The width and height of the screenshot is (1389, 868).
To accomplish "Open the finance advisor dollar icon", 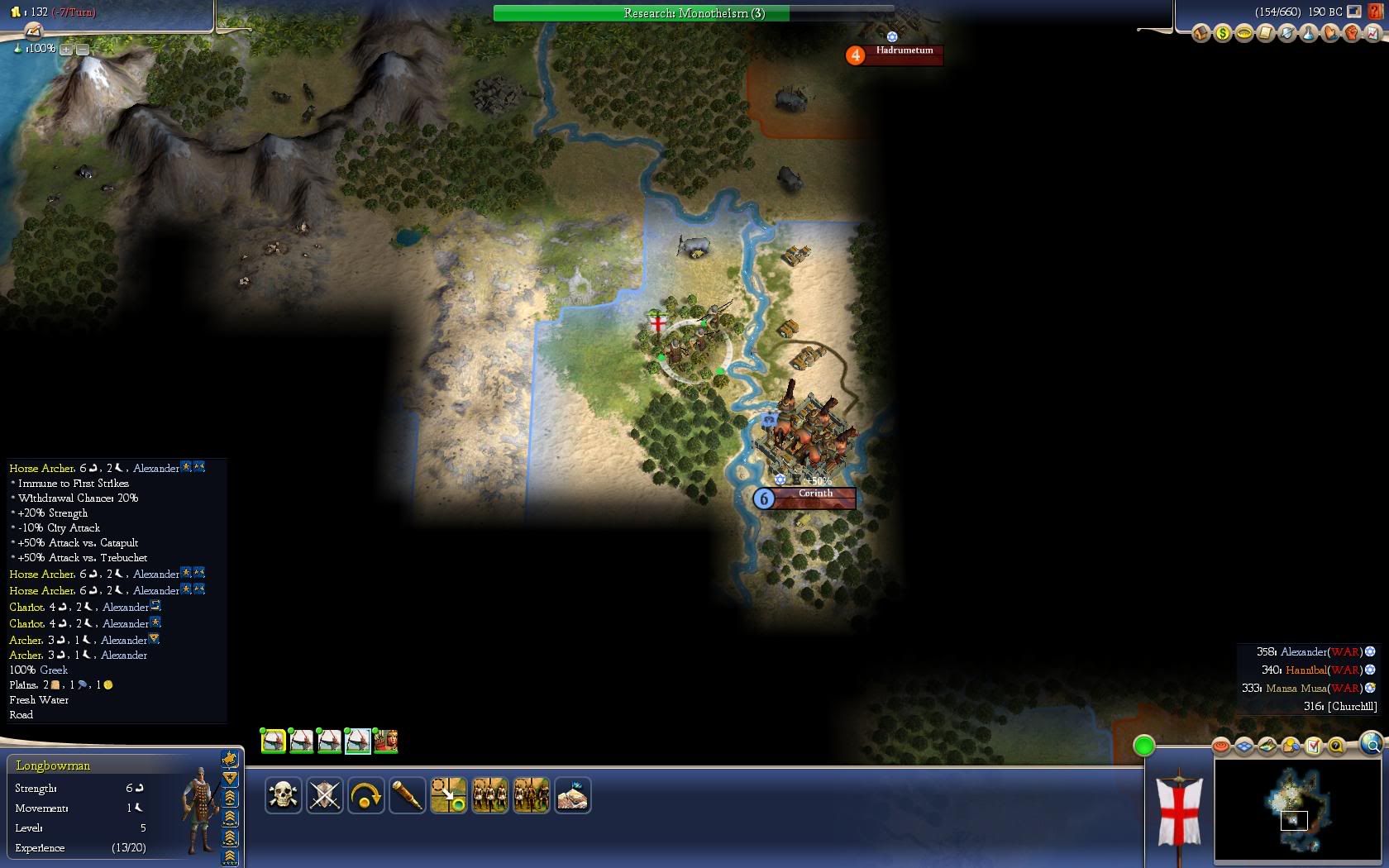I will coord(1222,34).
